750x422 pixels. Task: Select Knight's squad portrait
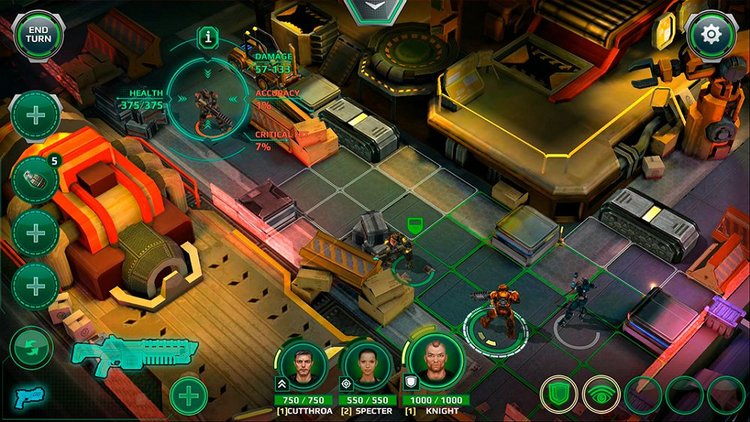433,364
